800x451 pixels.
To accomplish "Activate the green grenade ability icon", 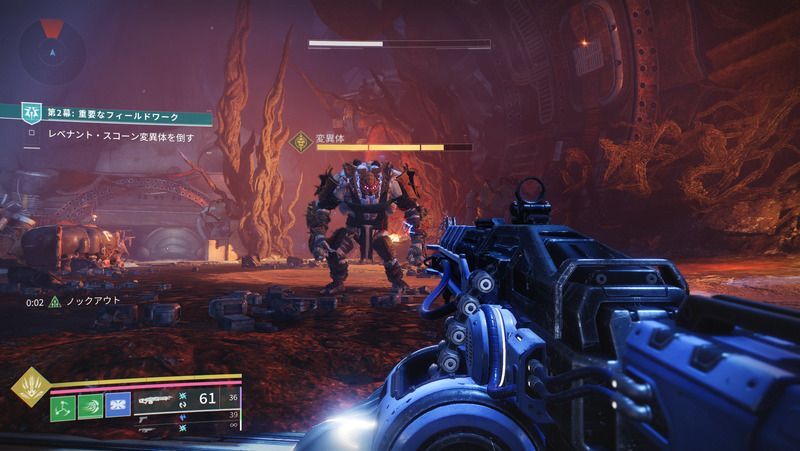I will (63, 404).
